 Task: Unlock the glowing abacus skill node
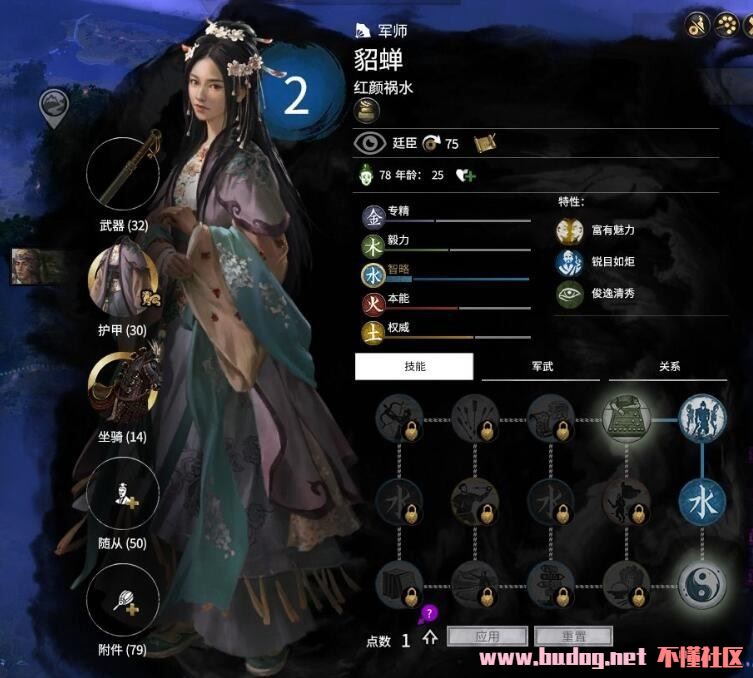627,418
